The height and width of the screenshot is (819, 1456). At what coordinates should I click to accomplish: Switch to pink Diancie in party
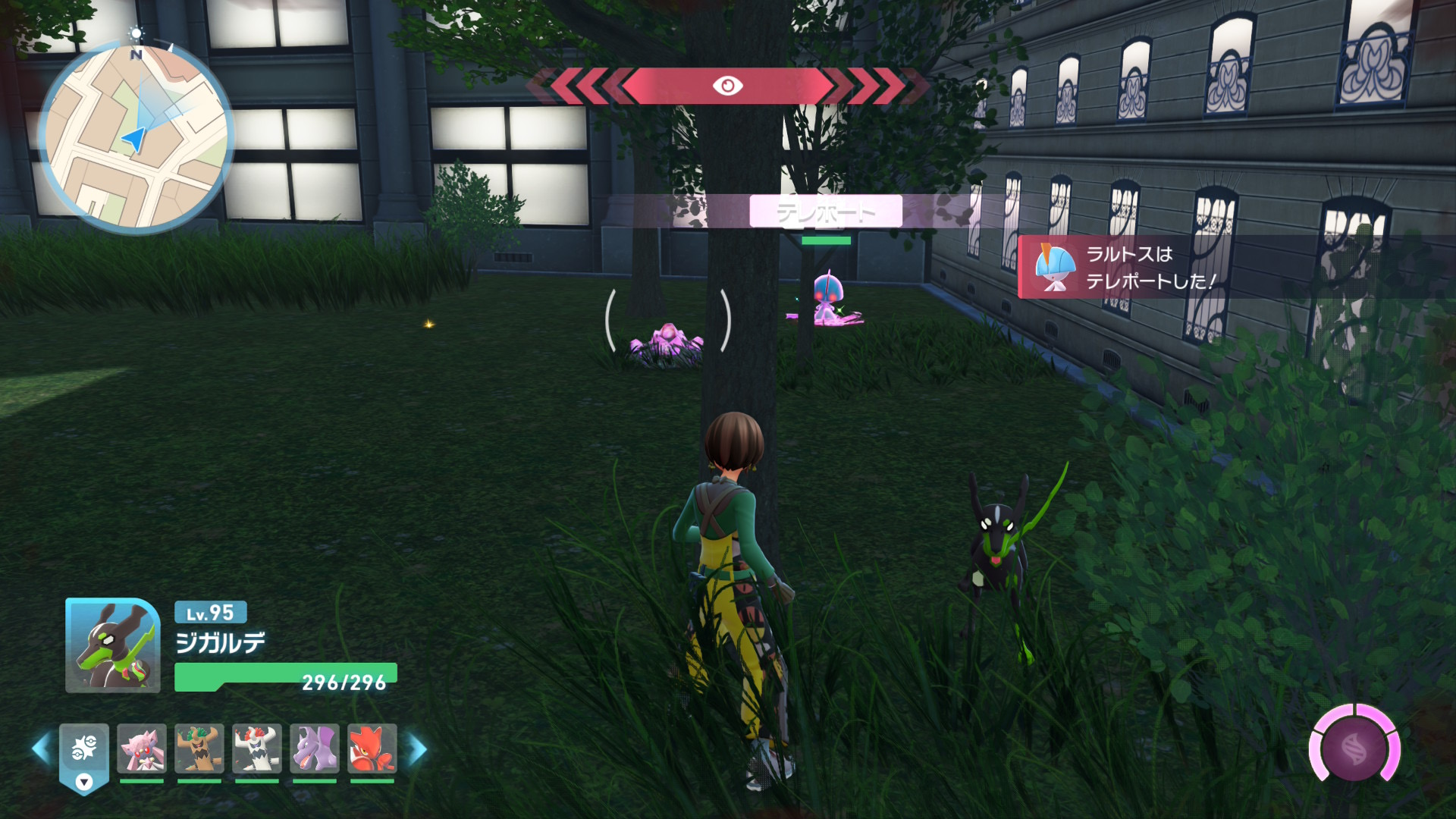click(x=142, y=748)
